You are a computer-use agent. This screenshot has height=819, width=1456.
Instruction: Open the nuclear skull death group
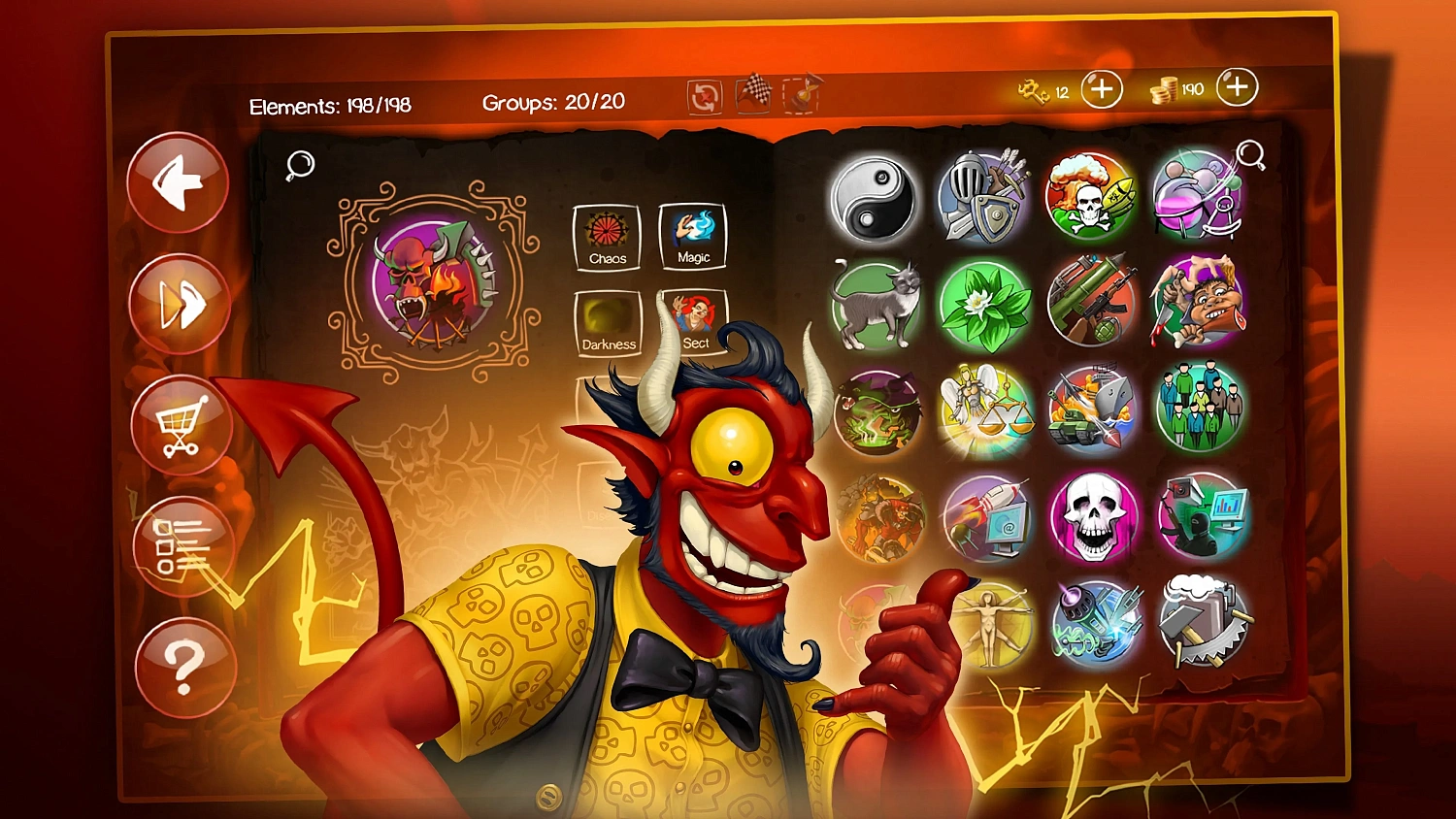(1091, 197)
